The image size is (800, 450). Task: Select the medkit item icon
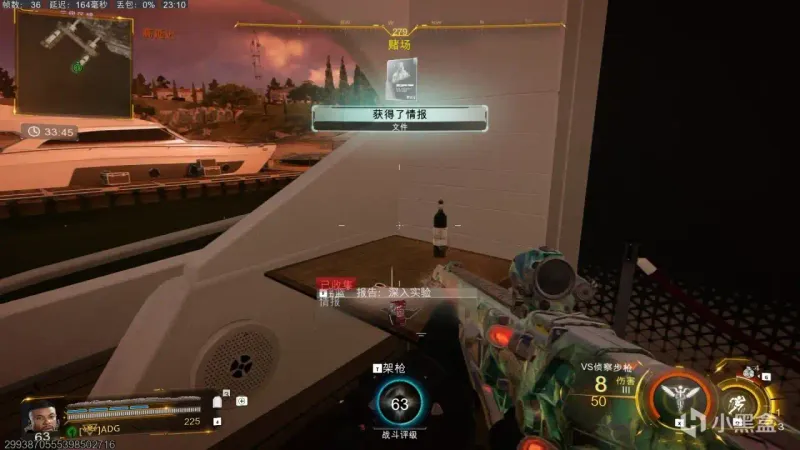pyautogui.click(x=241, y=401)
